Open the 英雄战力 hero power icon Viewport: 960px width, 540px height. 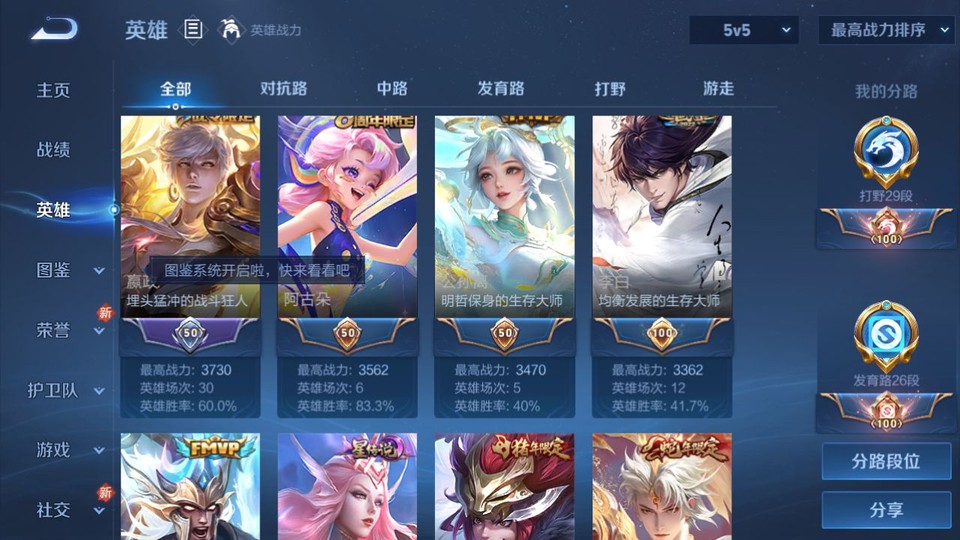[x=232, y=30]
